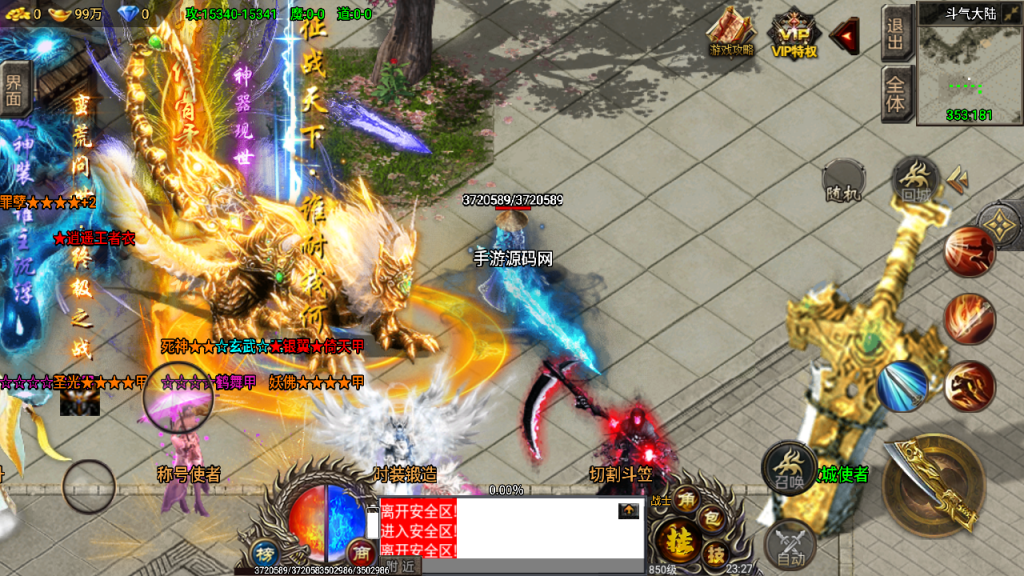
Task: Select the 全体 attack mode button
Action: (895, 94)
